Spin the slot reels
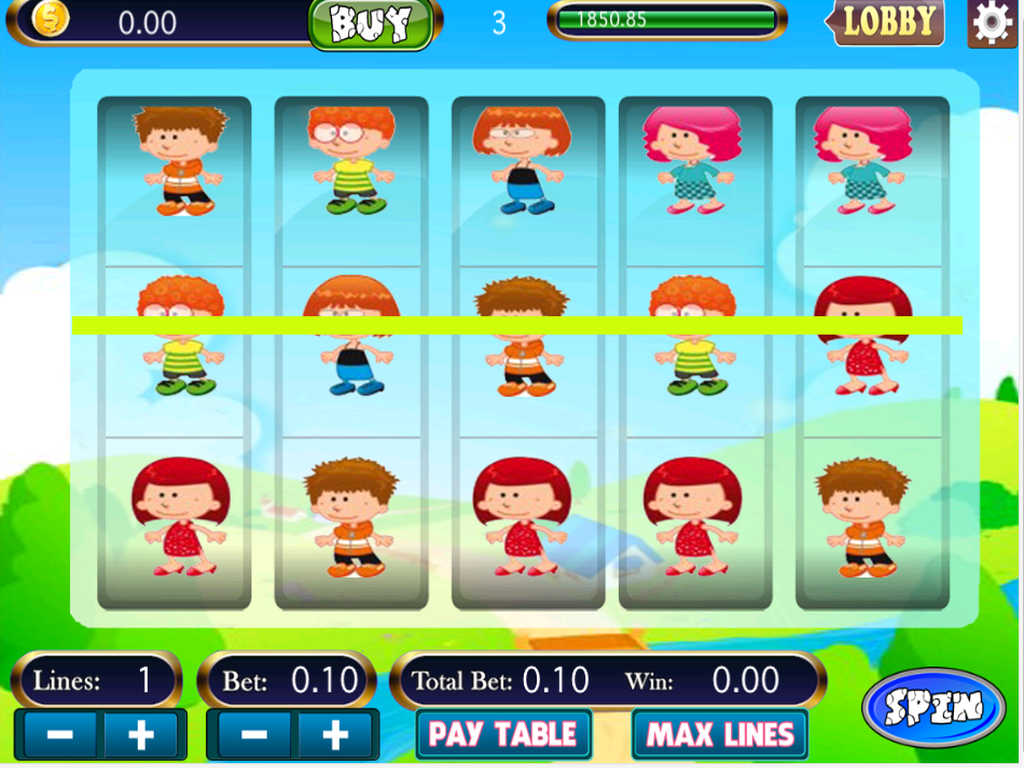Viewport: 1024px width, 768px height. click(x=933, y=707)
